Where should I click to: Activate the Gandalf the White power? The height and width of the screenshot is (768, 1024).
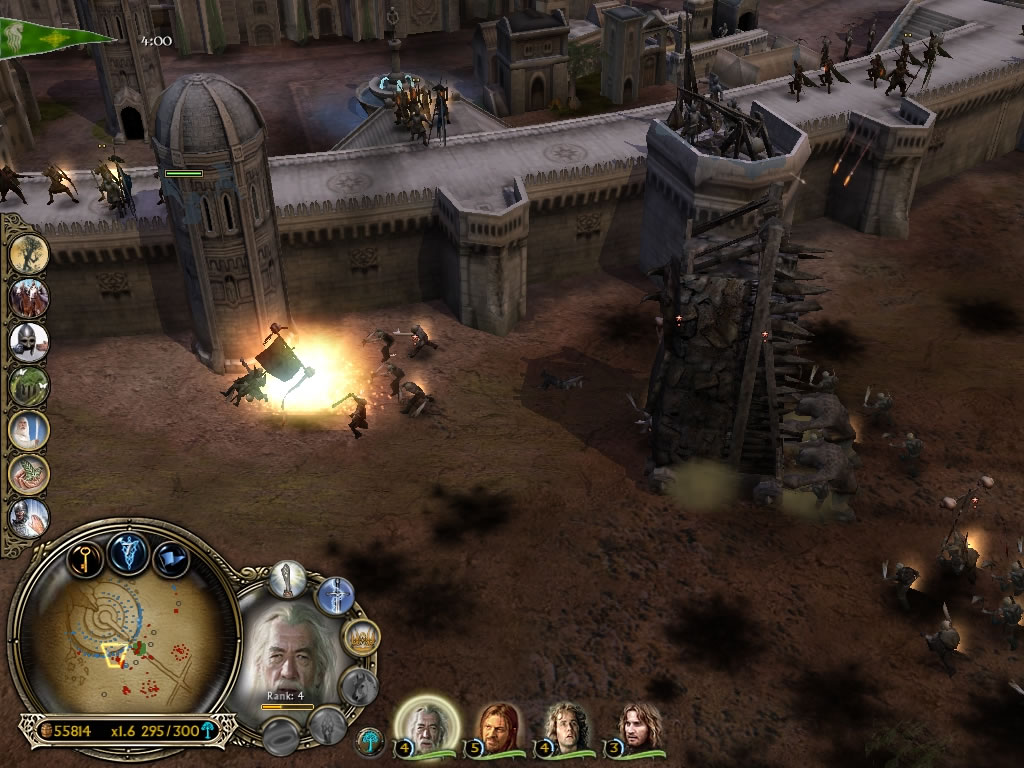[x=29, y=430]
